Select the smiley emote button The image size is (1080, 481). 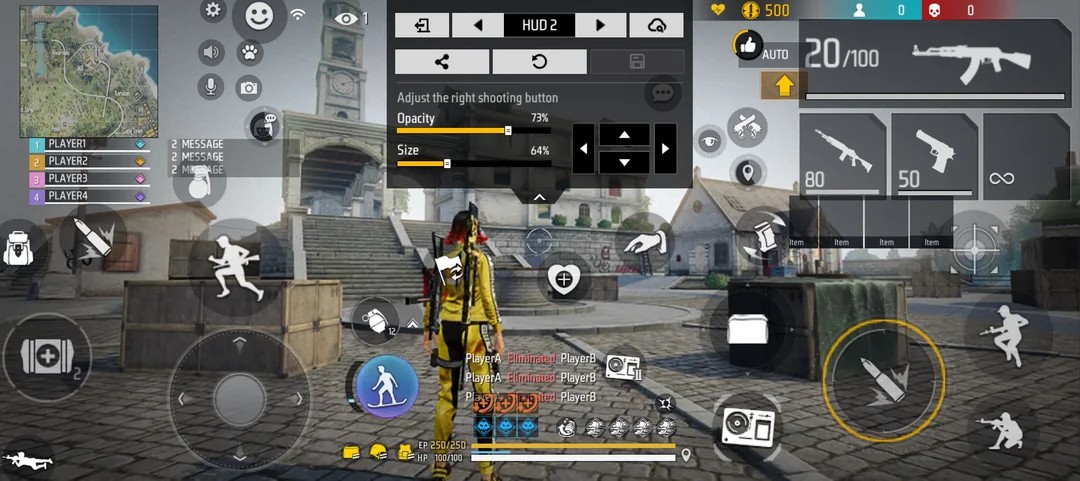pos(259,16)
